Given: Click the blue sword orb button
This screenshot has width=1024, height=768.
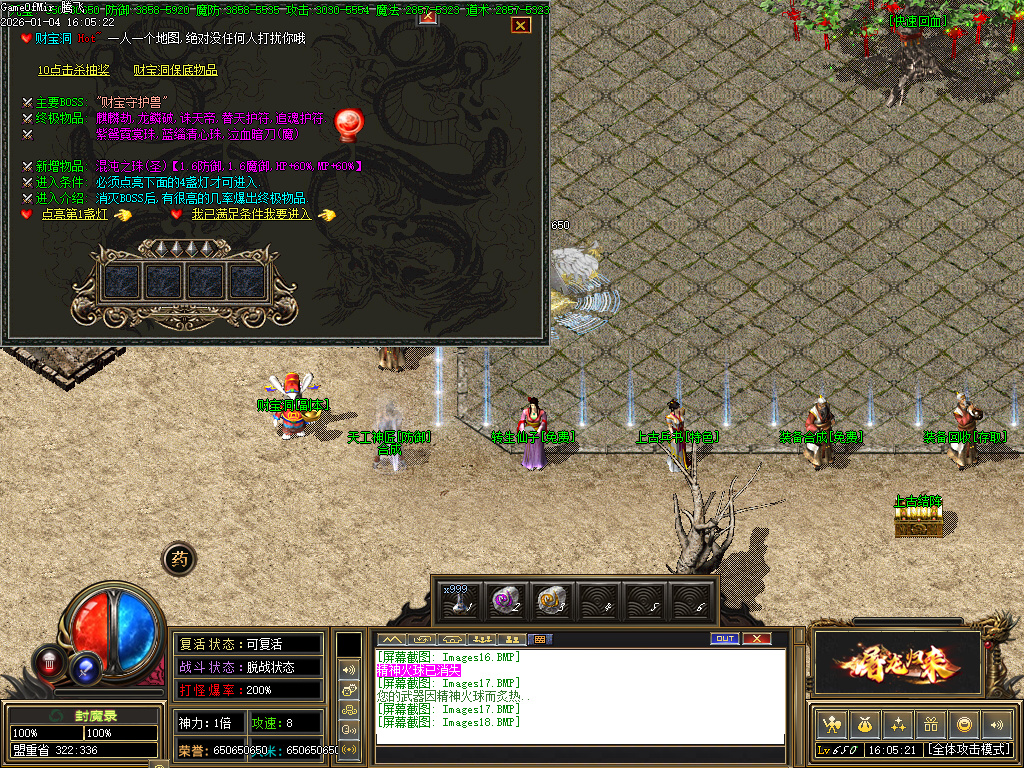Looking at the screenshot, I should click(87, 666).
